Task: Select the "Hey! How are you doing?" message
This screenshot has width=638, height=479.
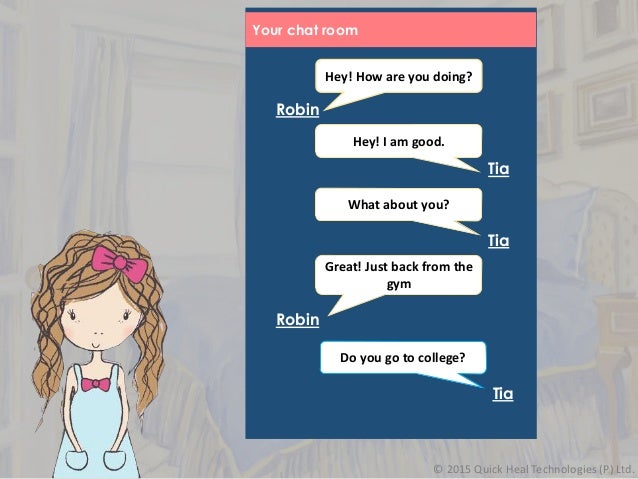Action: tap(398, 76)
